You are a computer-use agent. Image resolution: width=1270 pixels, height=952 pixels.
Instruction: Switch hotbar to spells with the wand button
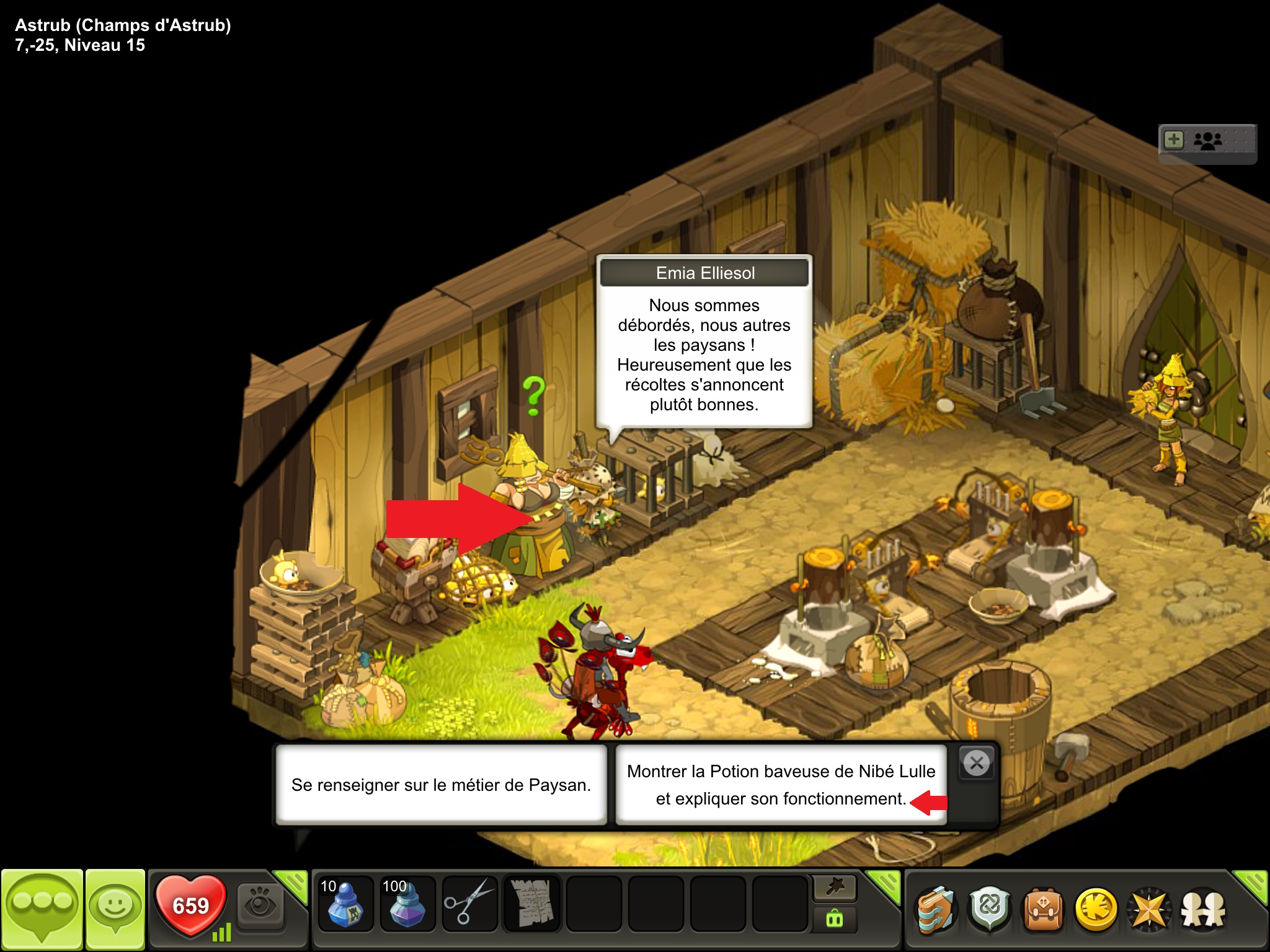tap(835, 888)
